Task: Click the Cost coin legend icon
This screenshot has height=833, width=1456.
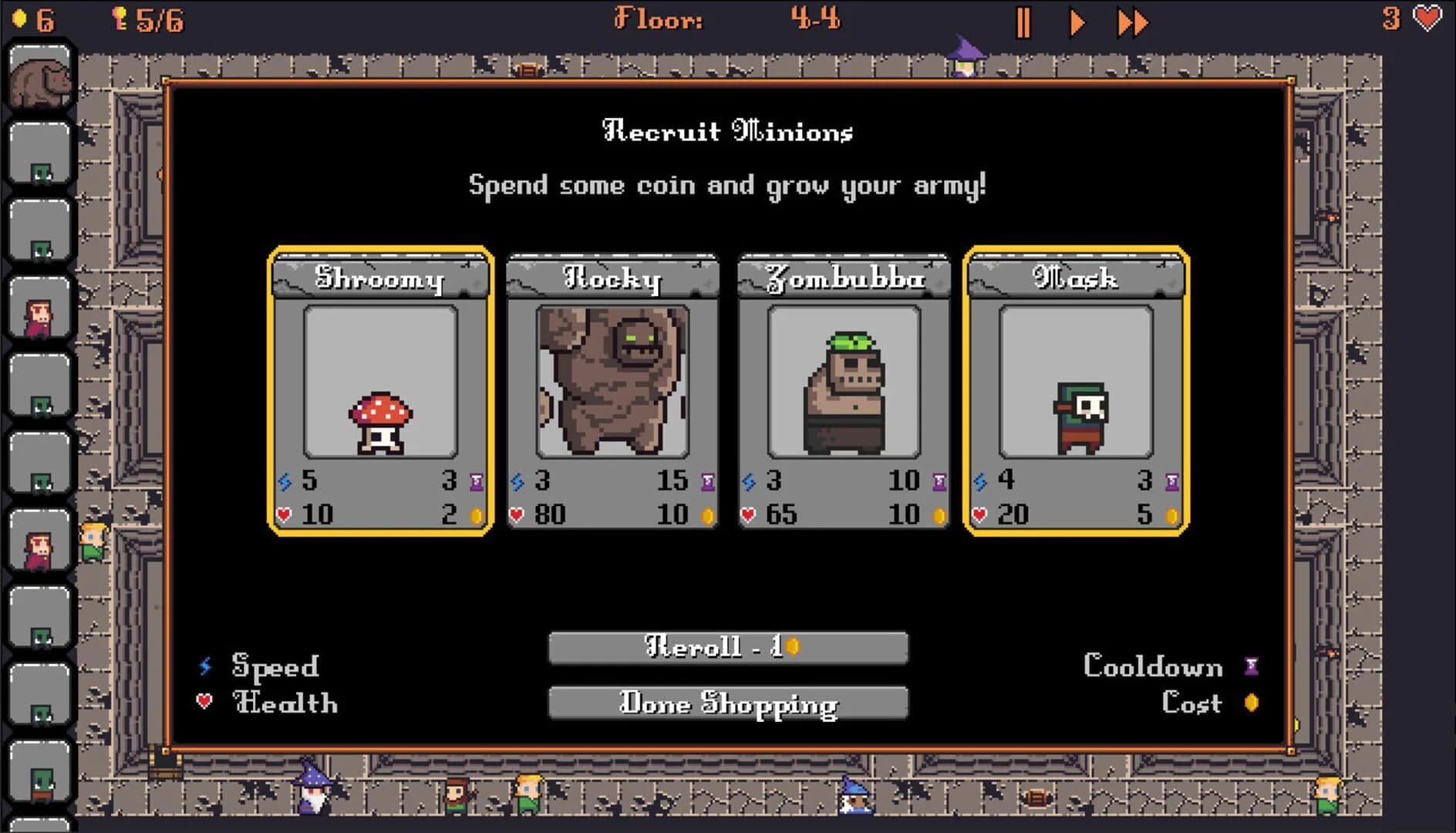Action: click(1249, 703)
